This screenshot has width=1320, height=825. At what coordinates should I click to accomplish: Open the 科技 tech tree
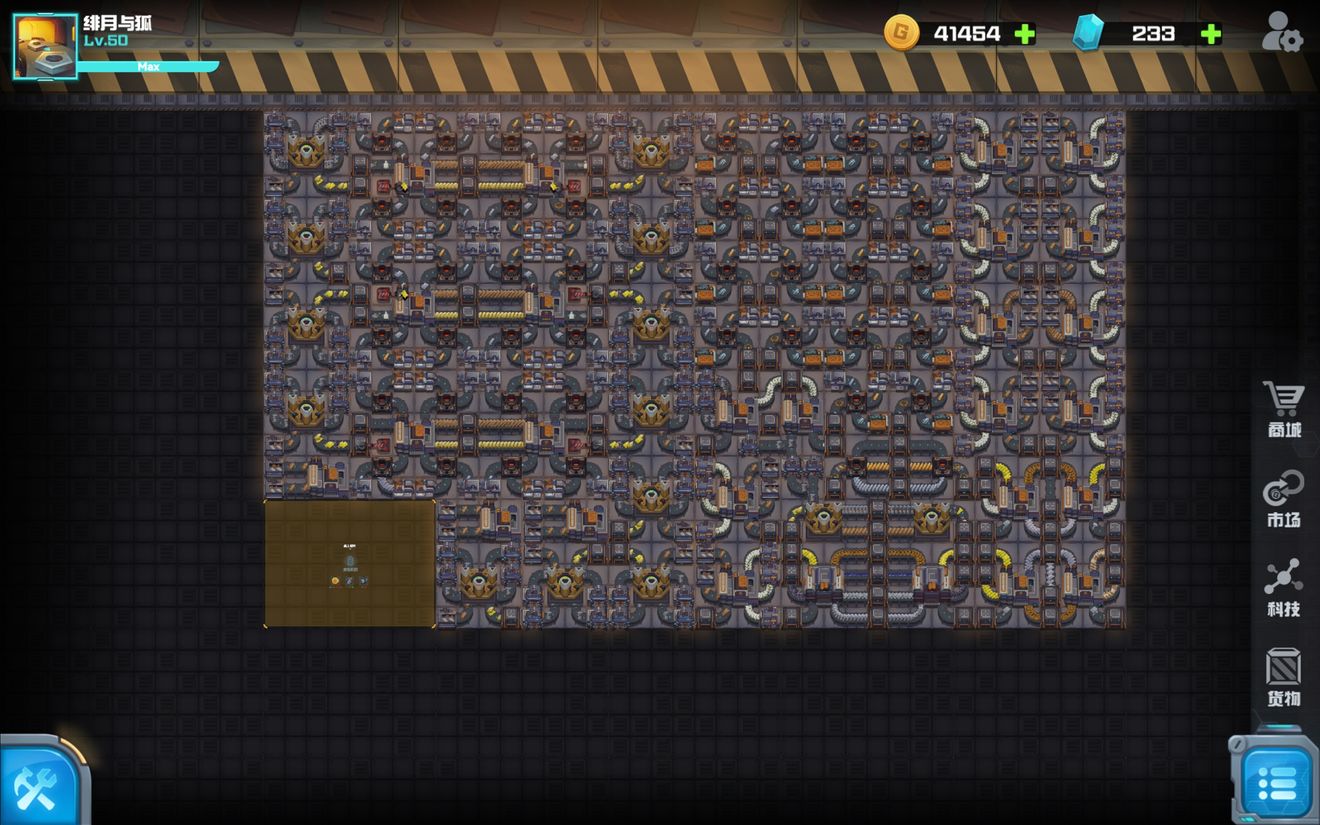pyautogui.click(x=1283, y=587)
